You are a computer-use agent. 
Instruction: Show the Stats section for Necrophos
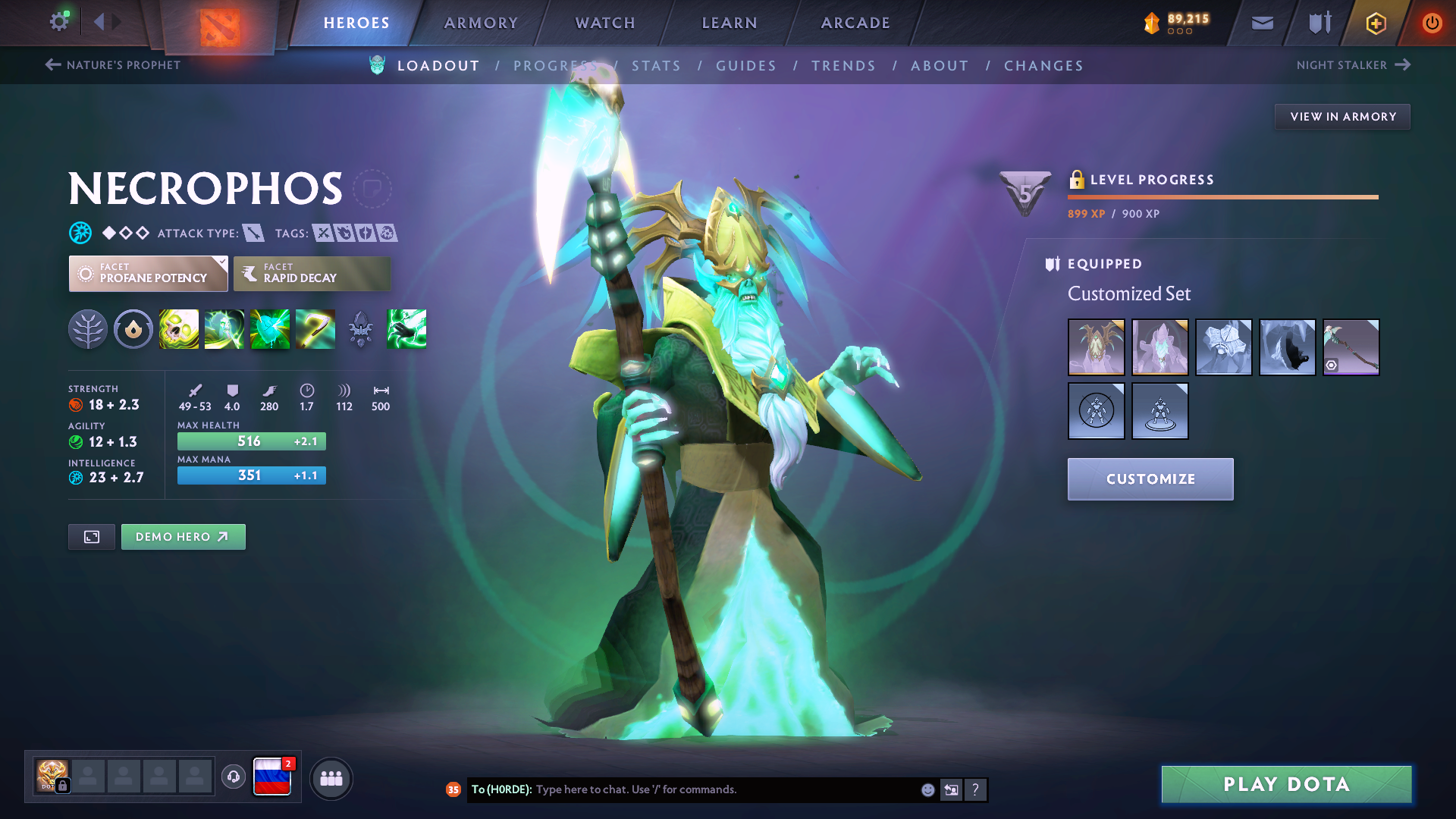[656, 66]
